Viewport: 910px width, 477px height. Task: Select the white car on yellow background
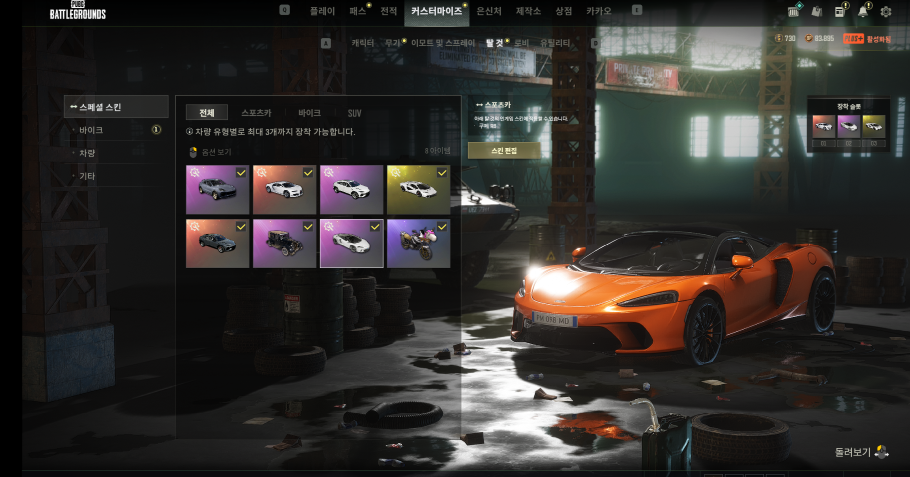(x=418, y=189)
